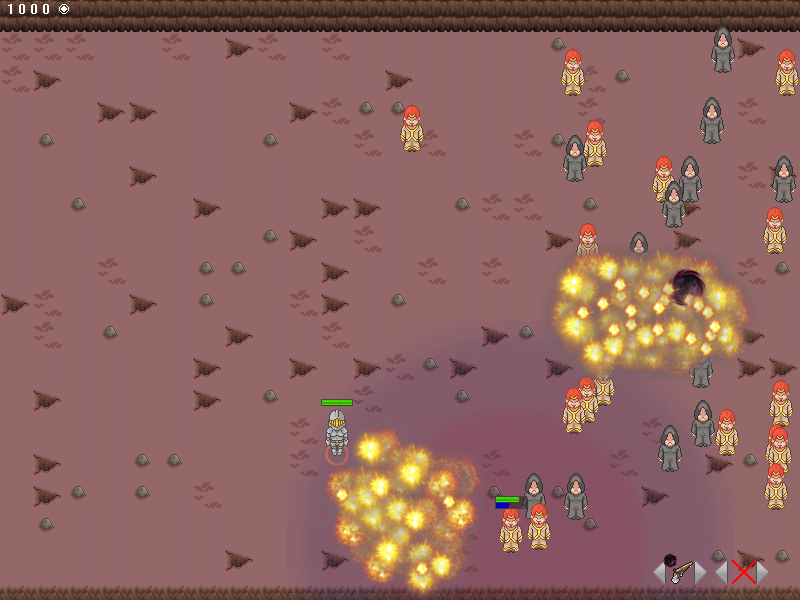Cycle the red X slot backward

coord(721,572)
